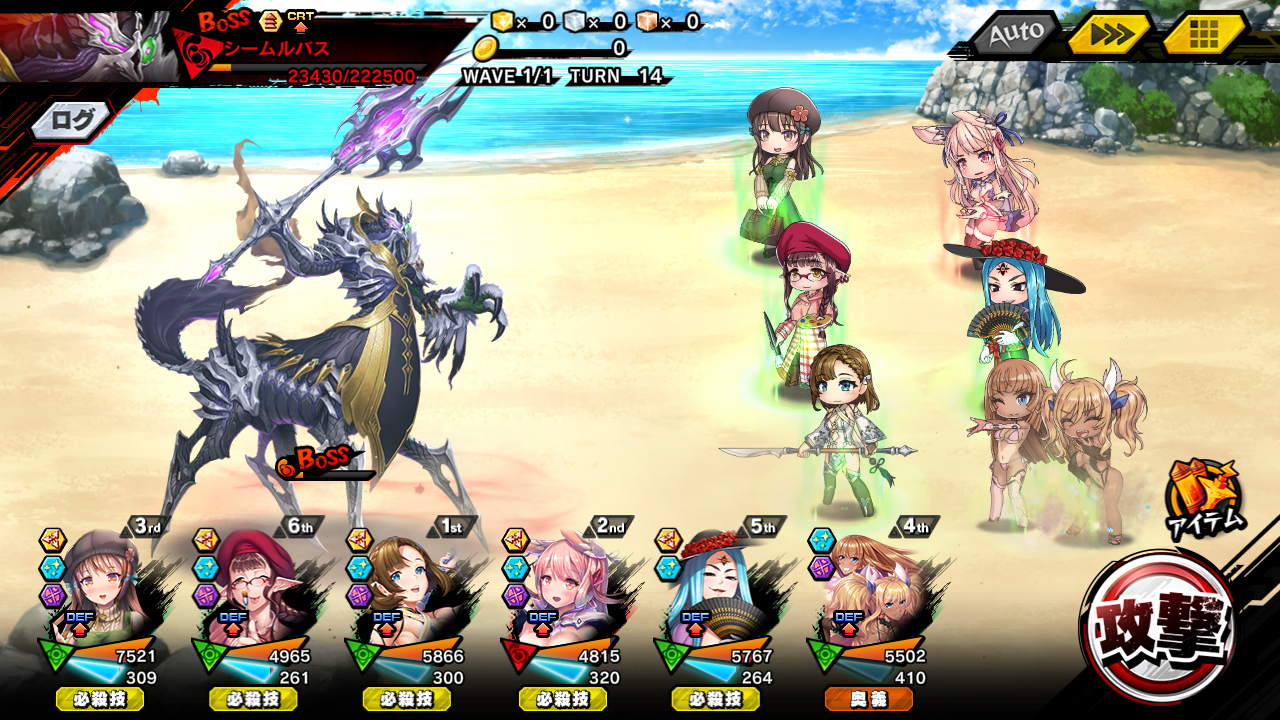Open the アイテム item menu

click(1204, 497)
